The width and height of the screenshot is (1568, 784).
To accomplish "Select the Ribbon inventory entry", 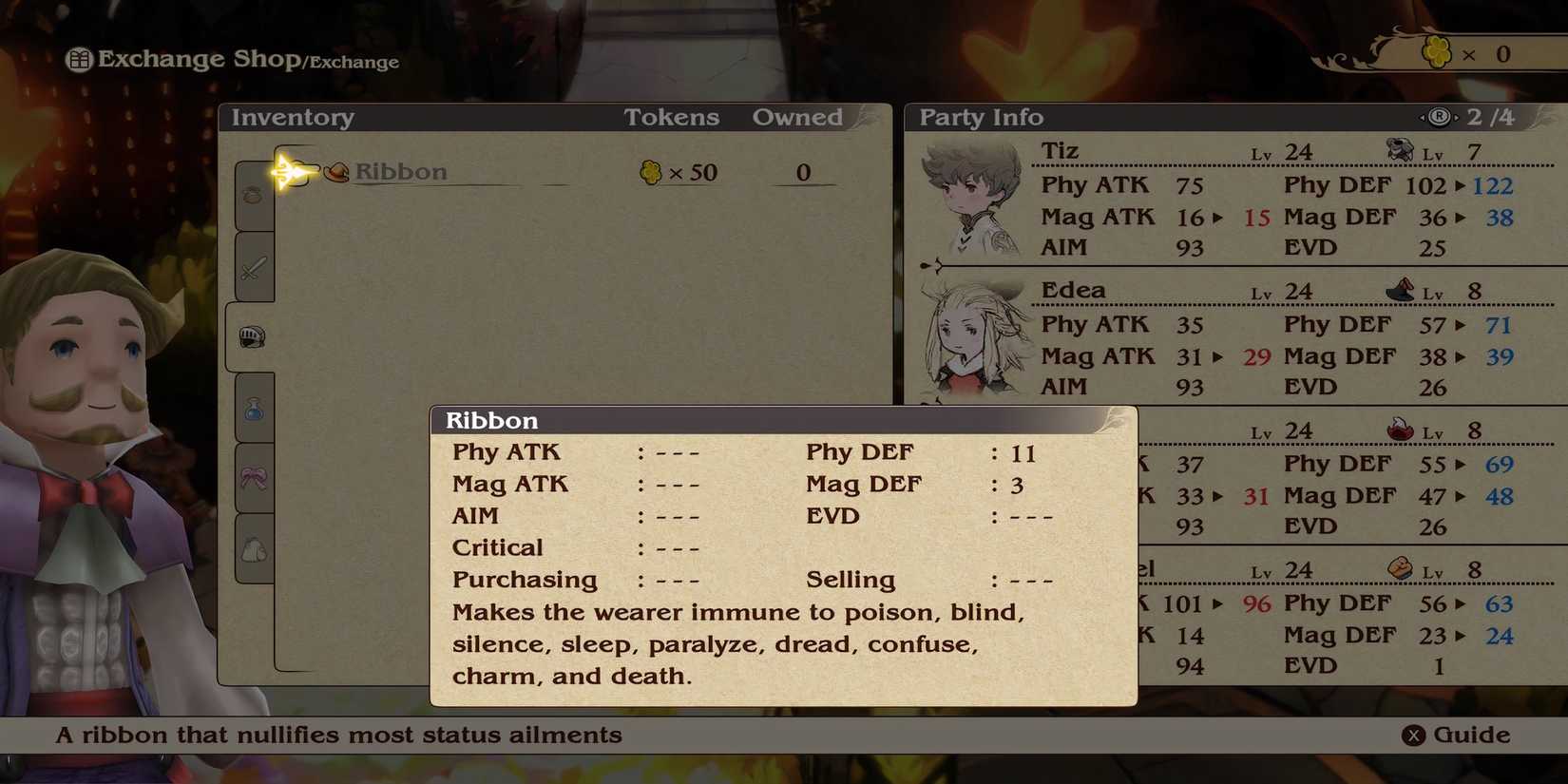I will pos(400,172).
